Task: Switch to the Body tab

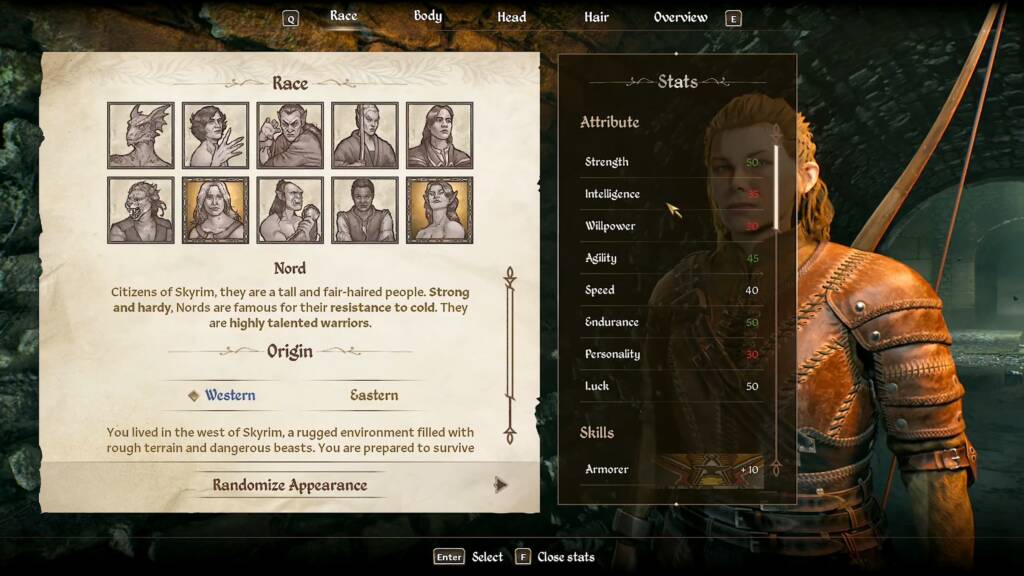Action: click(428, 16)
